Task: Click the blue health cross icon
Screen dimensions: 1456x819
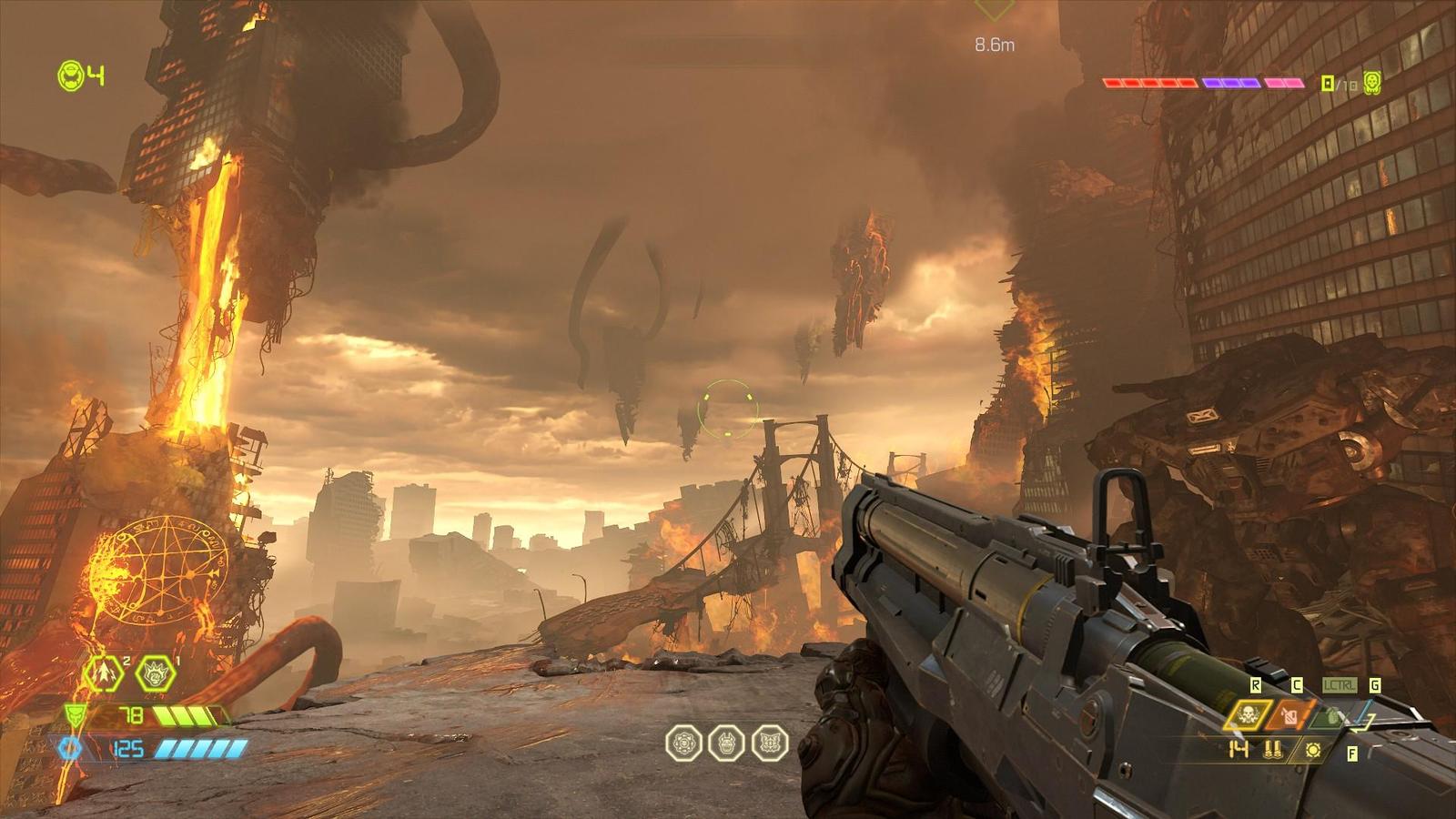Action: [70, 749]
